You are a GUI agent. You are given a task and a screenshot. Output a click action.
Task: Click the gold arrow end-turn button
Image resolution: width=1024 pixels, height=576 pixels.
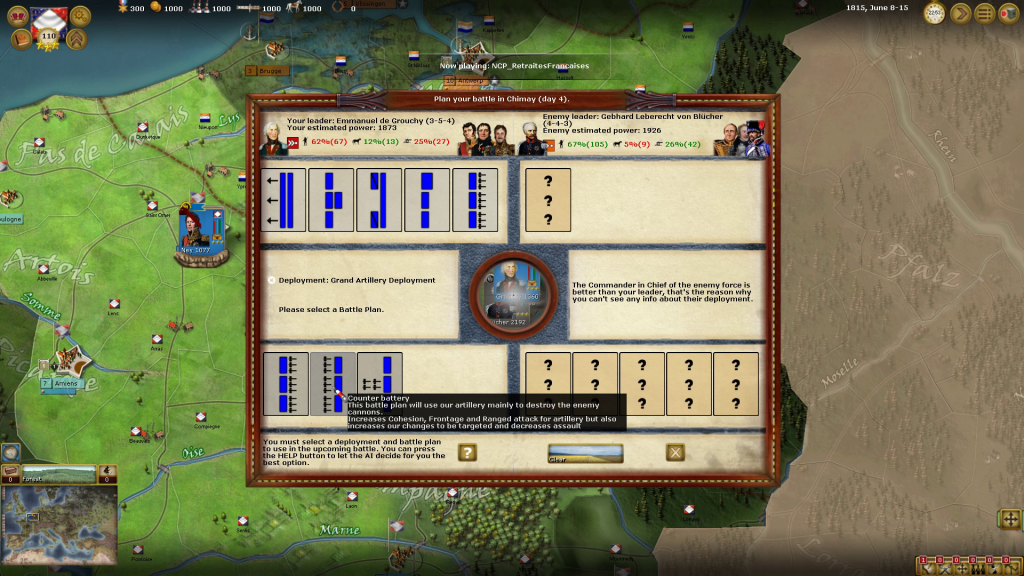pos(961,13)
